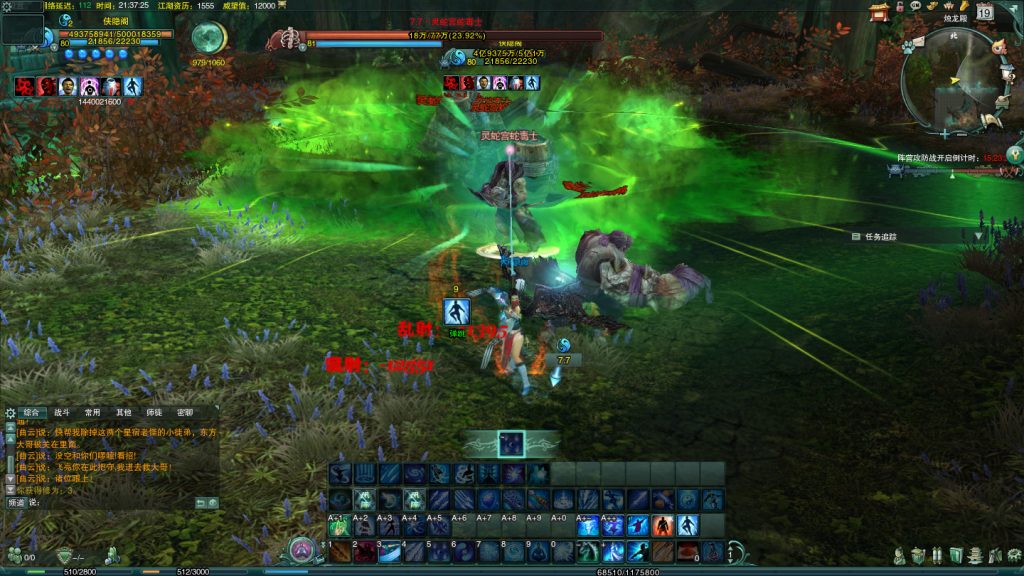Toggle the padlock icon near the minimap
Viewport: 1024px width, 576px height.
pyautogui.click(x=900, y=7)
